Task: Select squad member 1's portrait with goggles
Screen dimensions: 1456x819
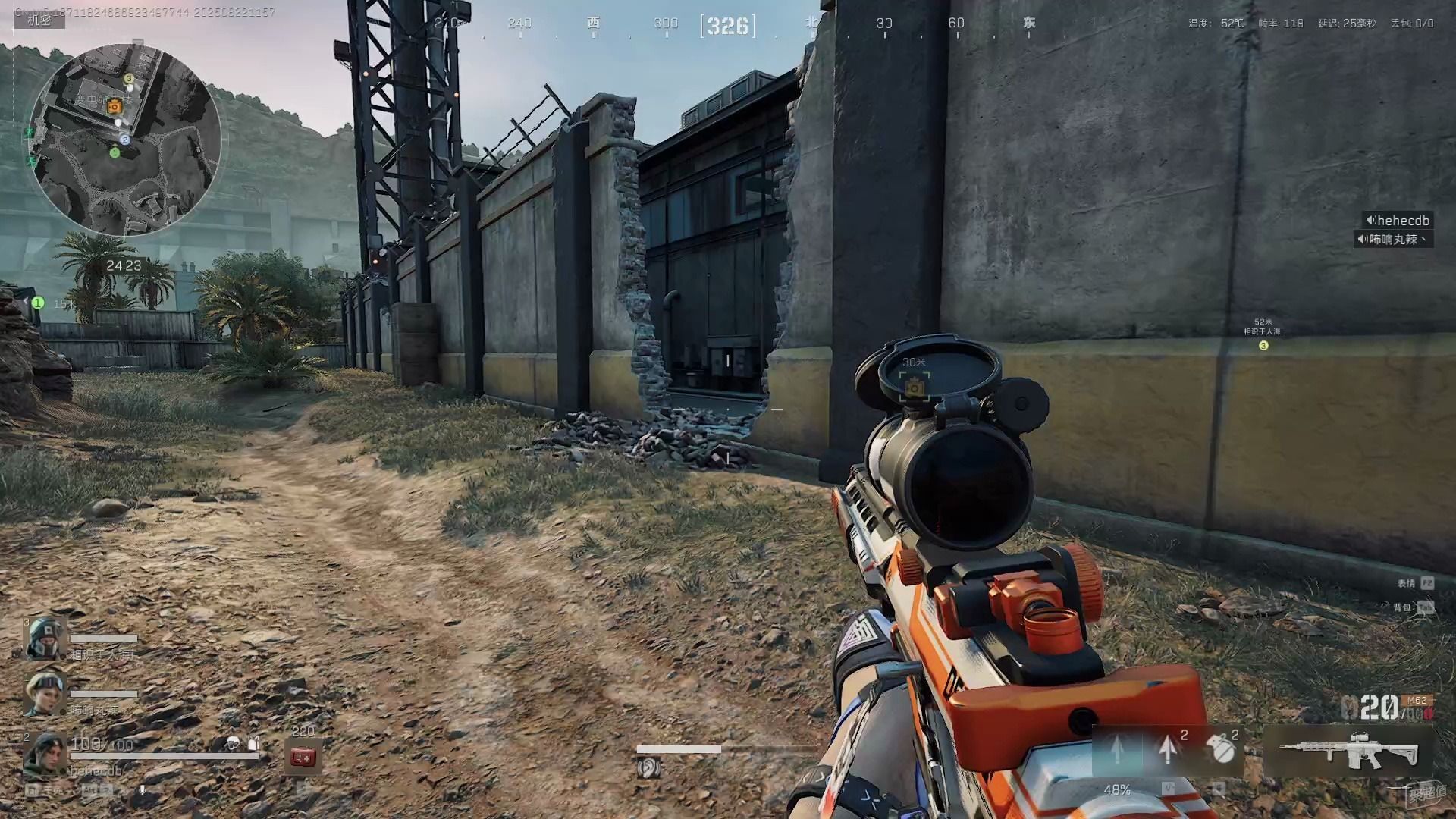Action: 45,692
